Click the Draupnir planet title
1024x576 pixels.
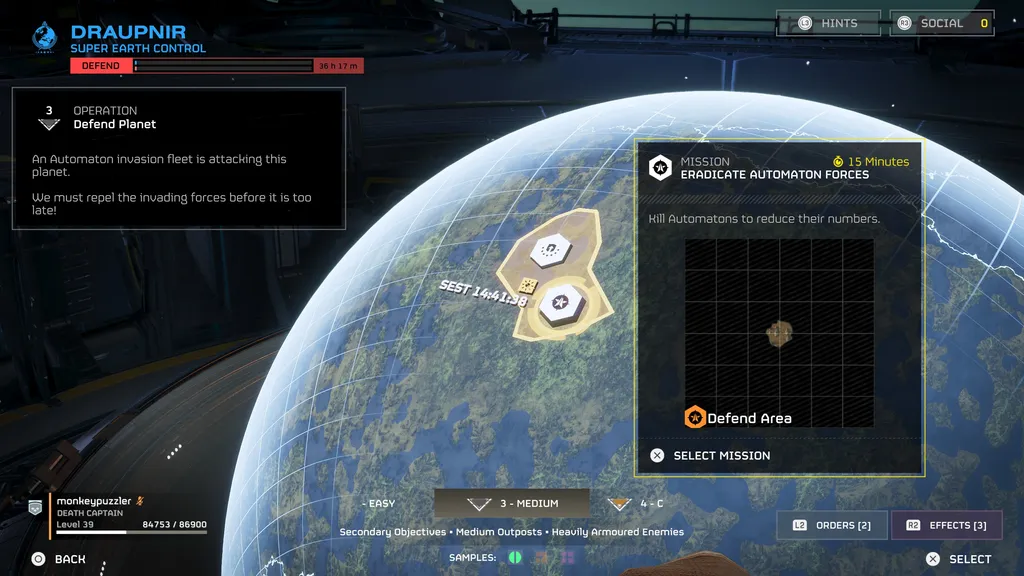(x=128, y=33)
